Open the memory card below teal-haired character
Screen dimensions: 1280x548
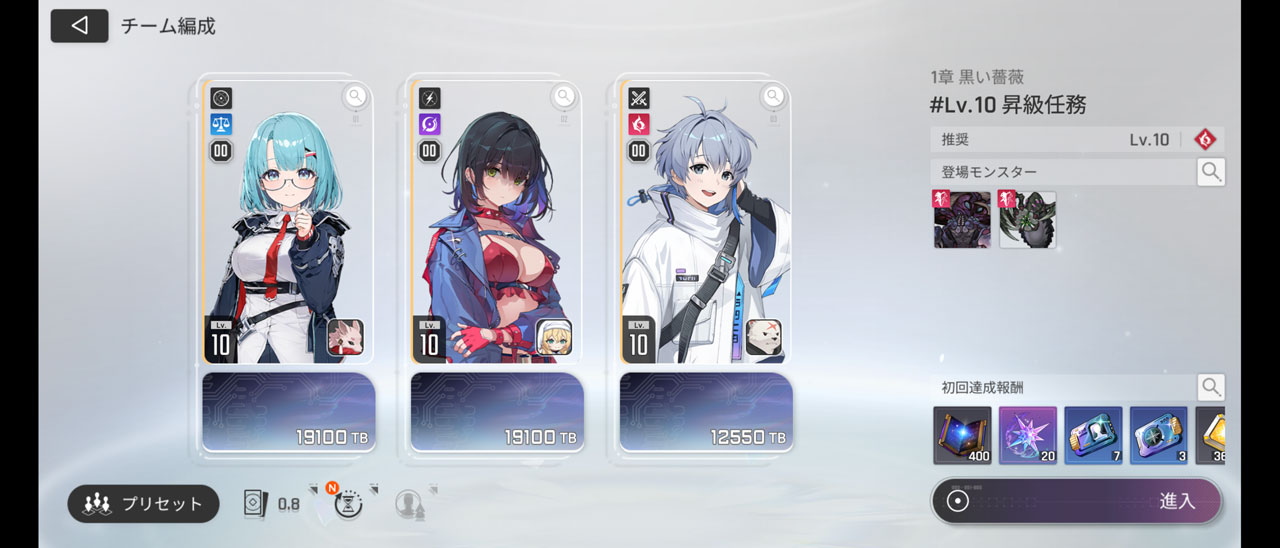pos(288,412)
